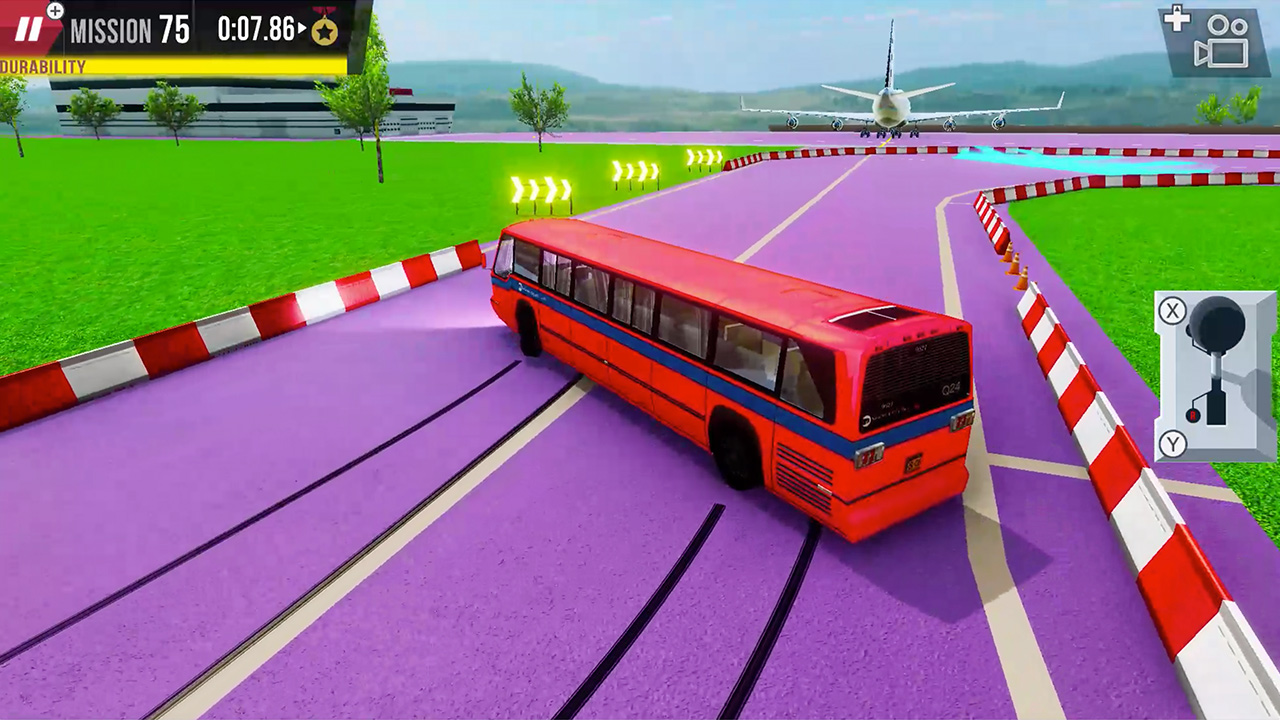Toggle the X control on the gear shifter panel
This screenshot has width=1280, height=720.
[1171, 310]
